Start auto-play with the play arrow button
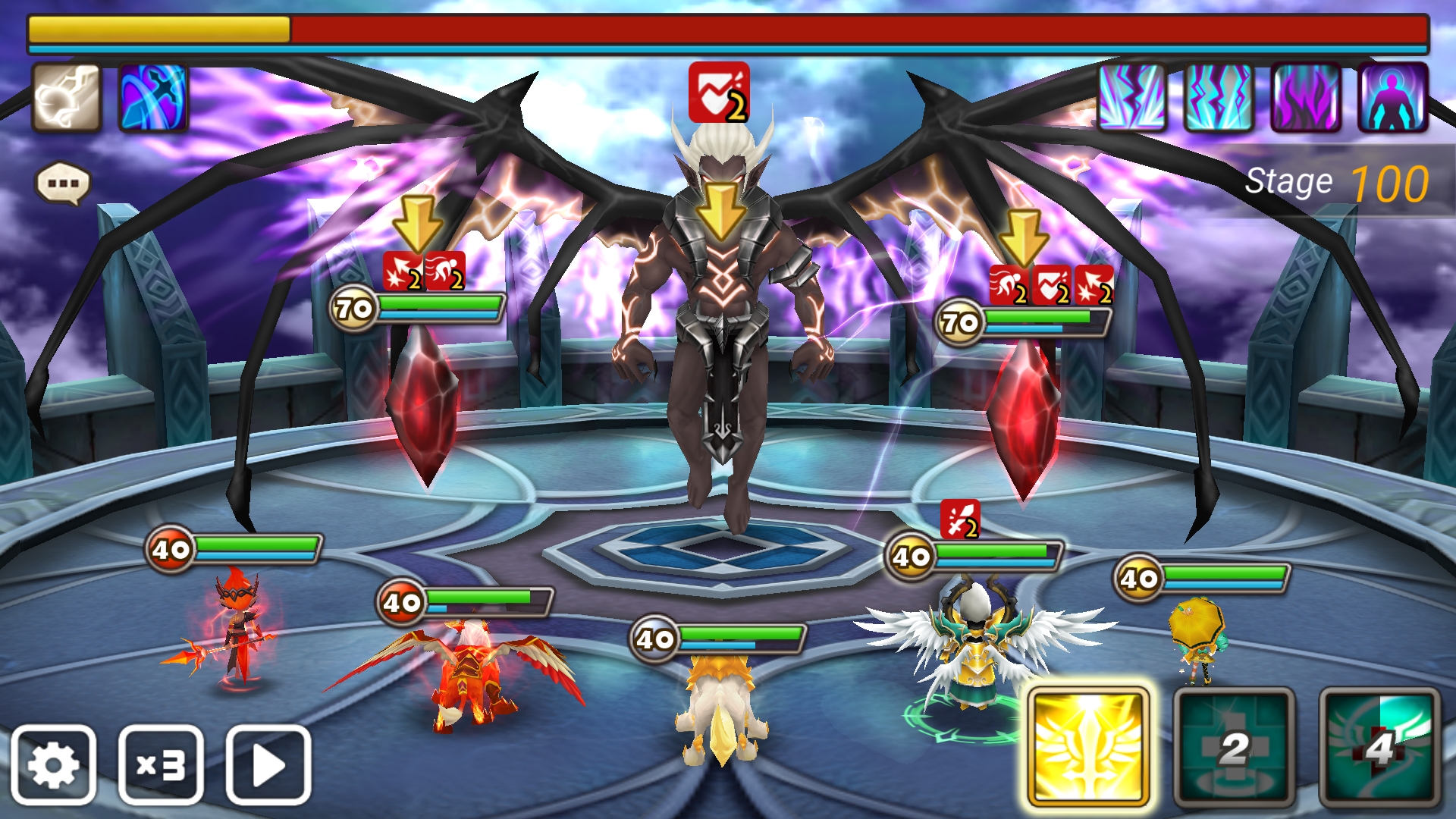This screenshot has height=819, width=1456. tap(268, 764)
